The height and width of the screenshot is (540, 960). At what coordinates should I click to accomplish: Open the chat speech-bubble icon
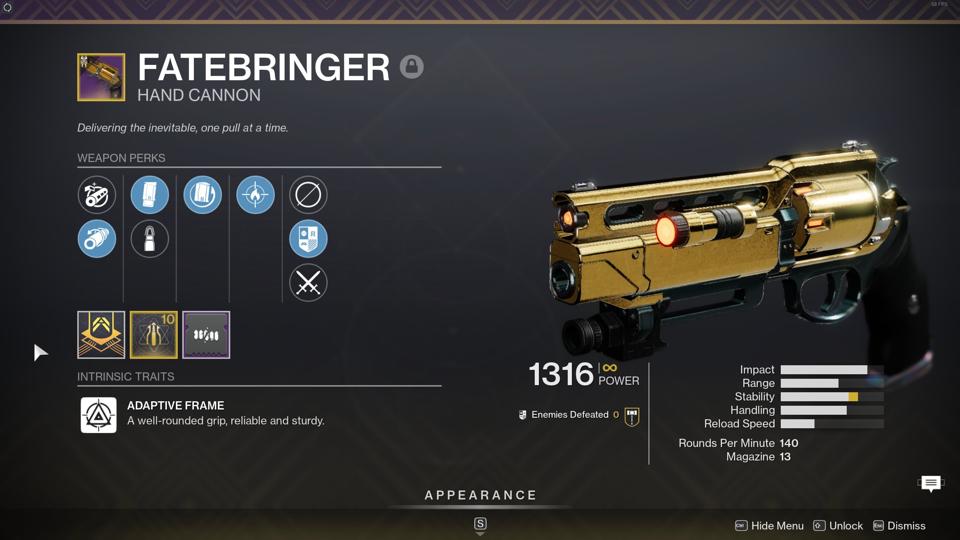tap(930, 484)
